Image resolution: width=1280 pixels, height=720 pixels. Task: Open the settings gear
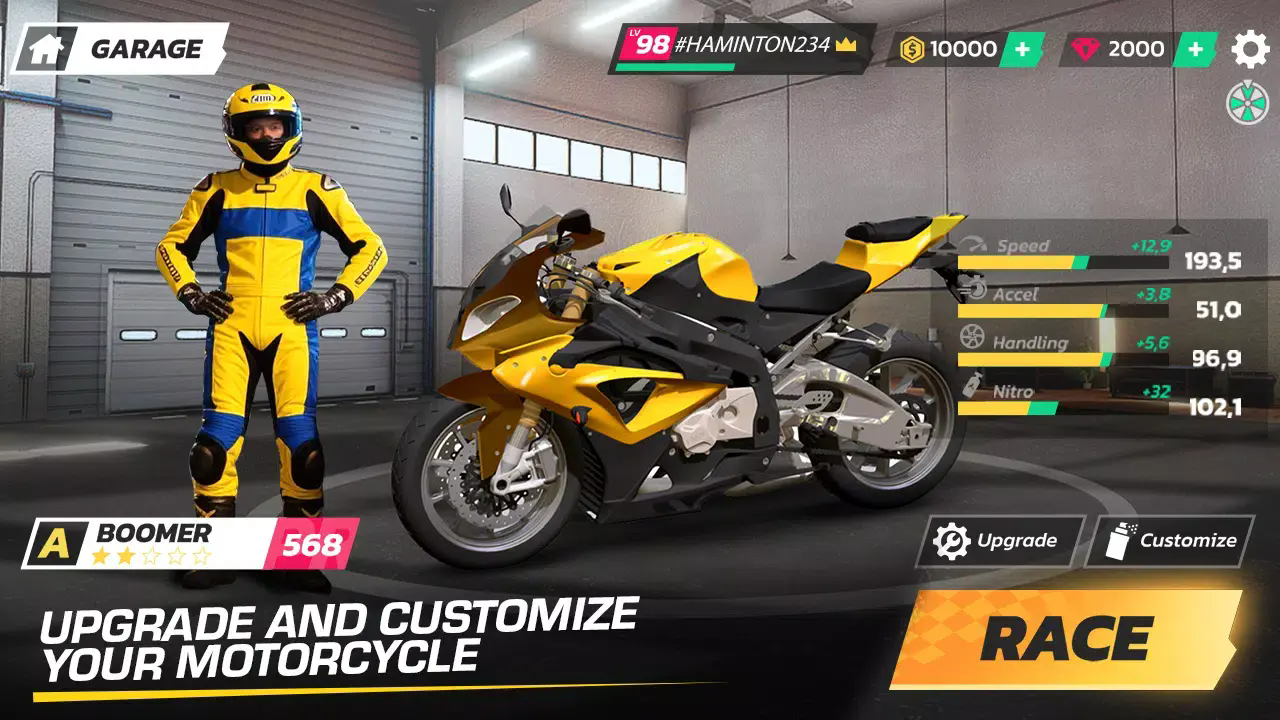[x=1249, y=49]
